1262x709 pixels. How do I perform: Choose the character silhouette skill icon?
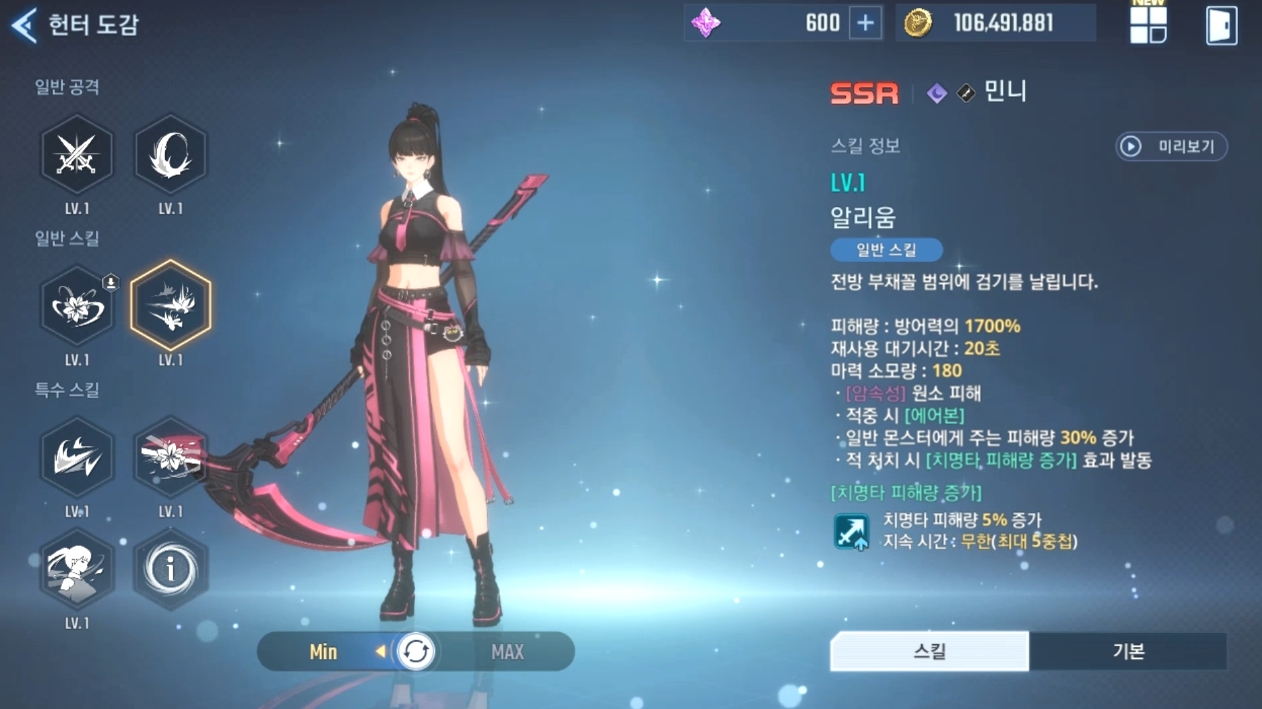pyautogui.click(x=76, y=570)
